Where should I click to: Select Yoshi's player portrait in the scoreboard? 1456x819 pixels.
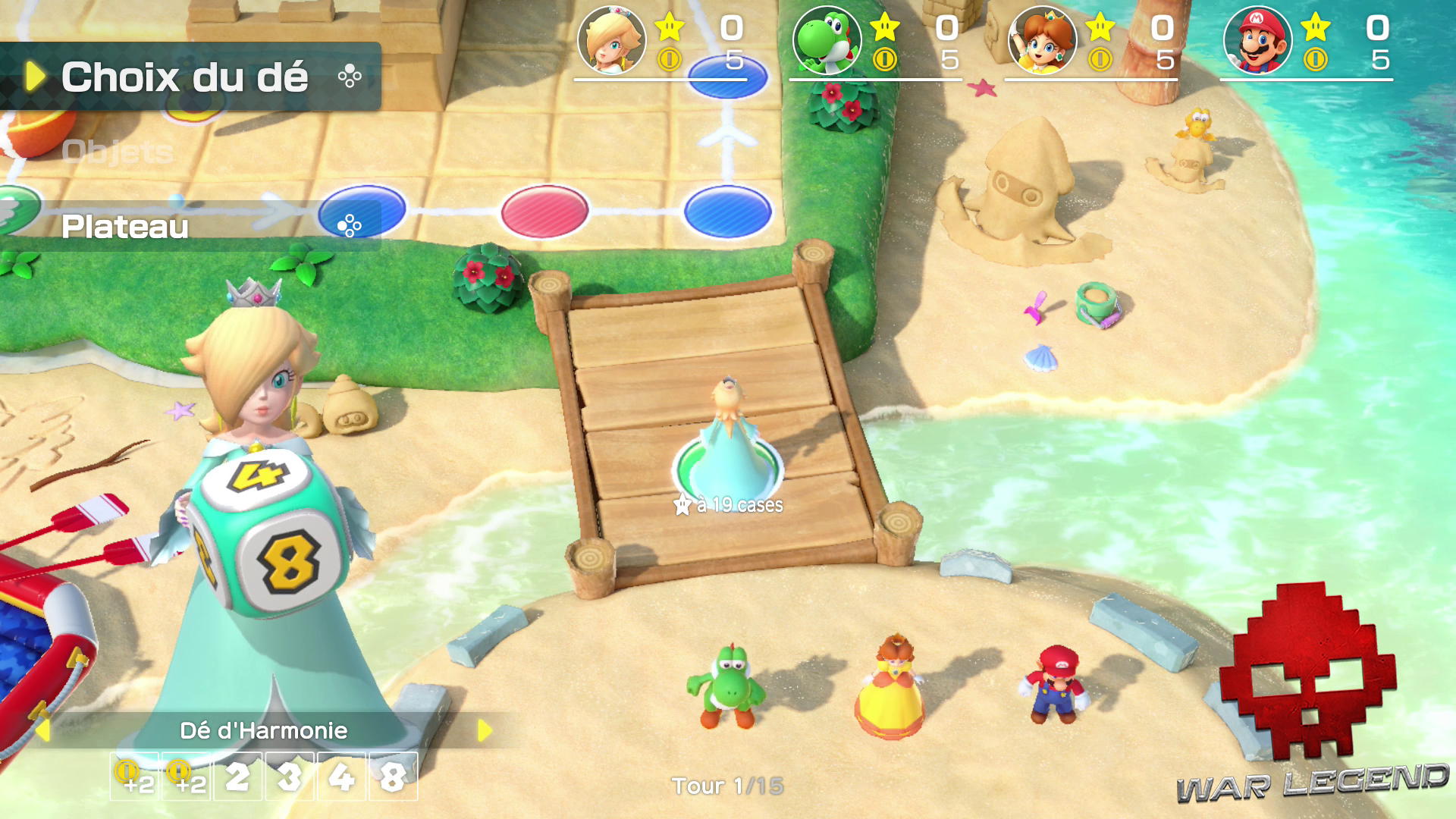(827, 40)
